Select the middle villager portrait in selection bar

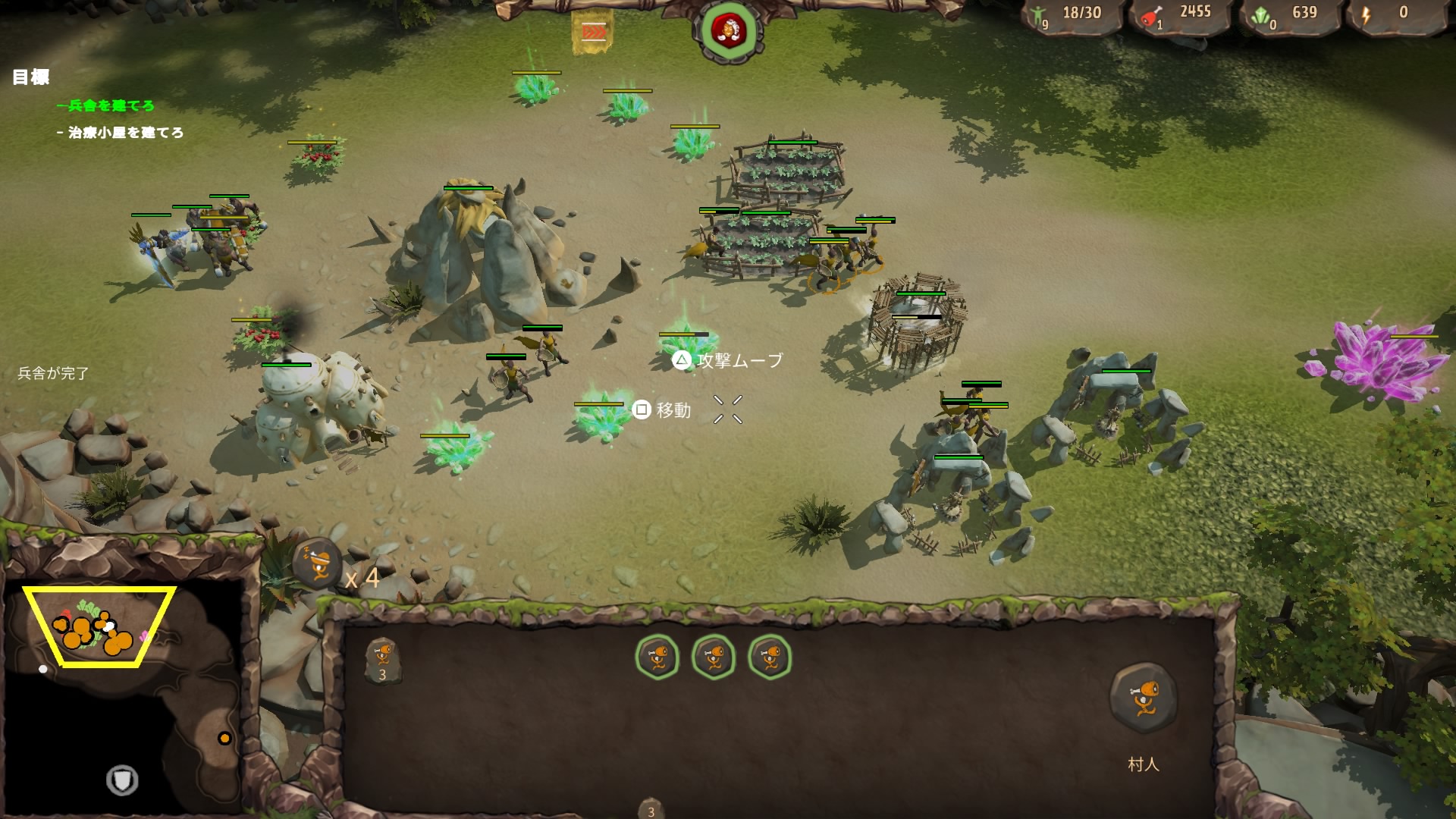tap(715, 658)
